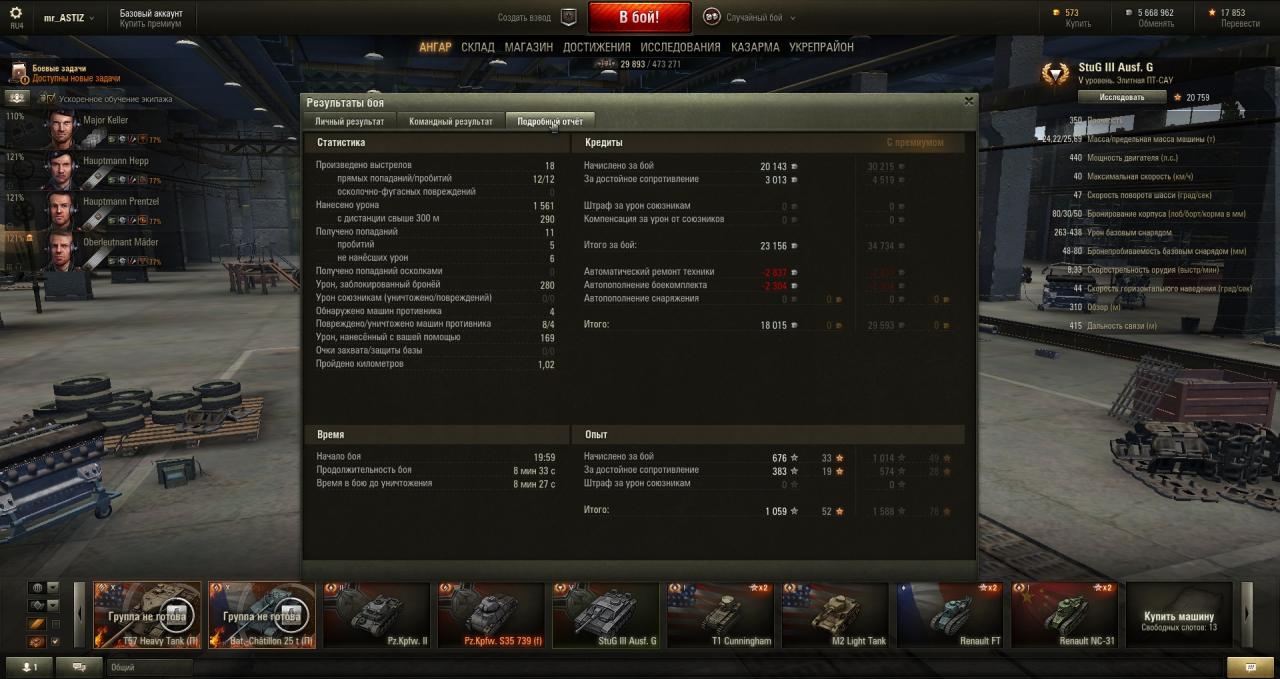Open the ИССЛЕДОВАНИЯ research menu
The width and height of the screenshot is (1280, 679).
click(x=680, y=47)
